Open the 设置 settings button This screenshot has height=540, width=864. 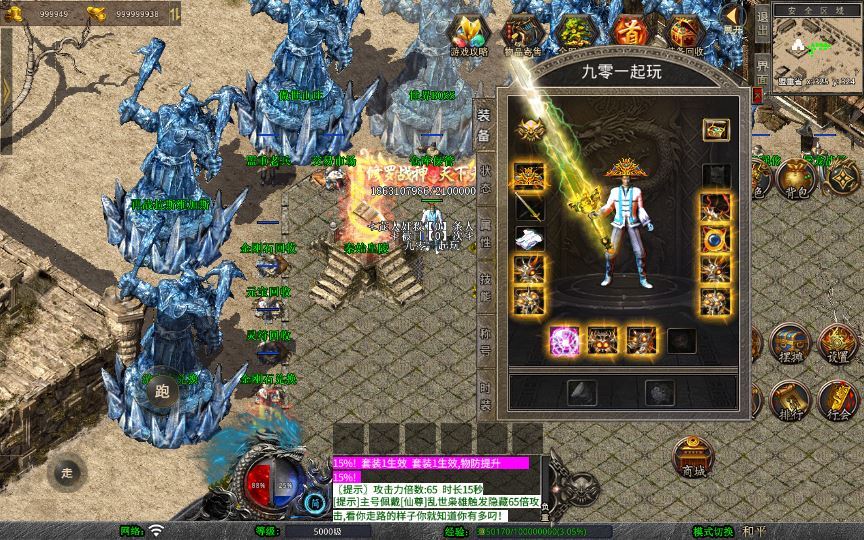(x=838, y=345)
